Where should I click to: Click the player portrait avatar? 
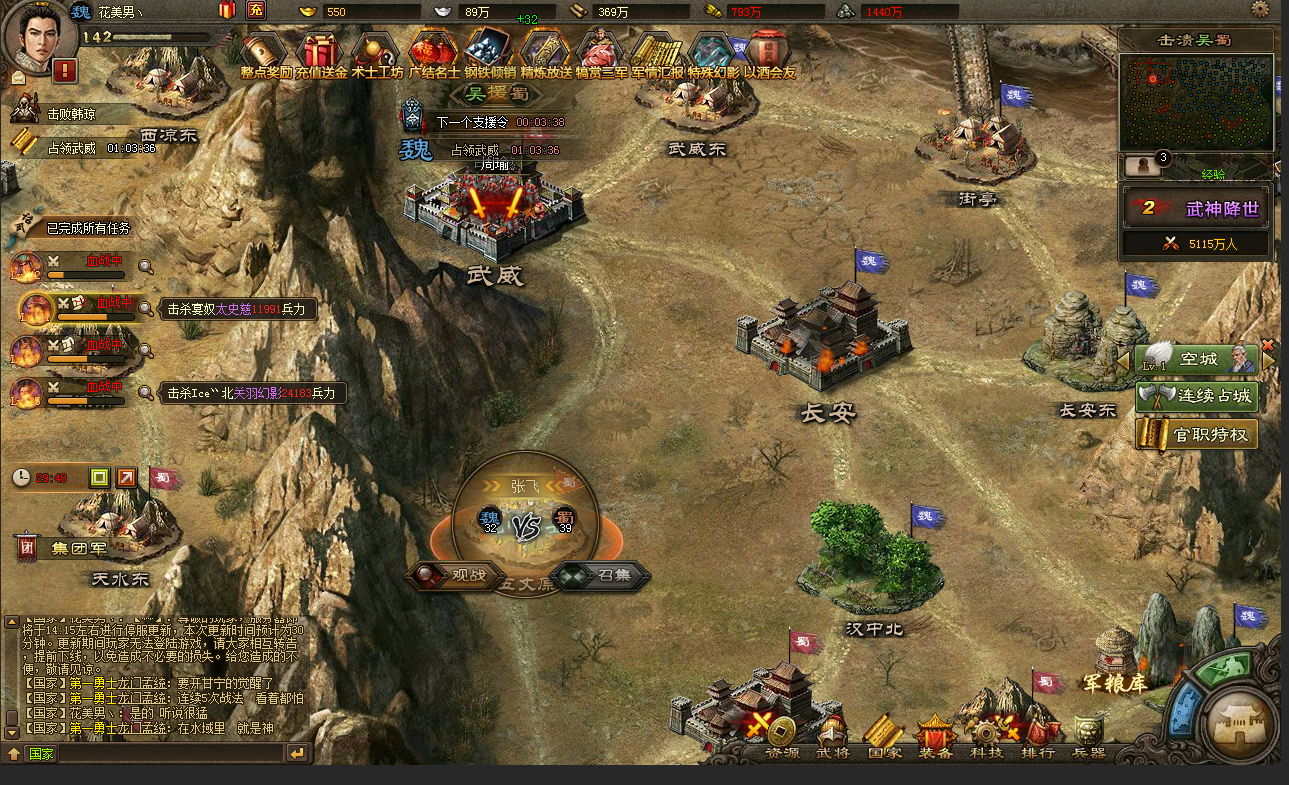pos(38,35)
